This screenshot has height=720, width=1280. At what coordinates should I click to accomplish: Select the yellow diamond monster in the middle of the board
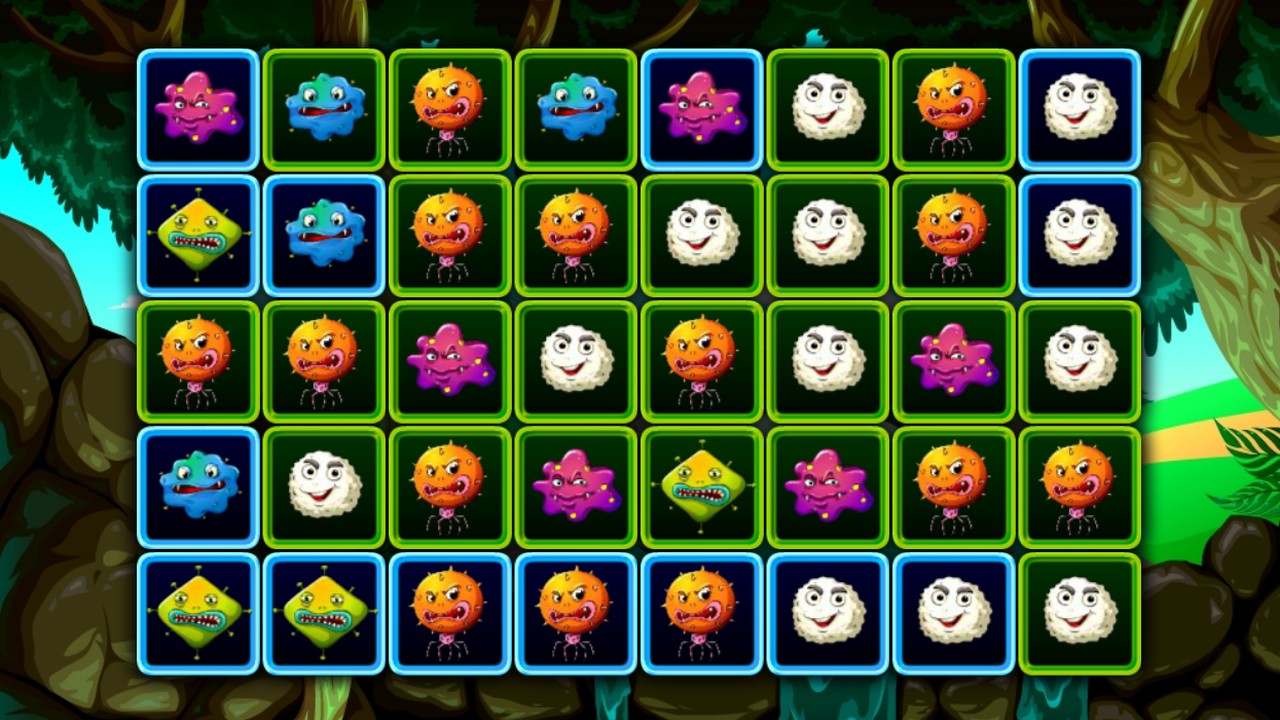coord(701,487)
